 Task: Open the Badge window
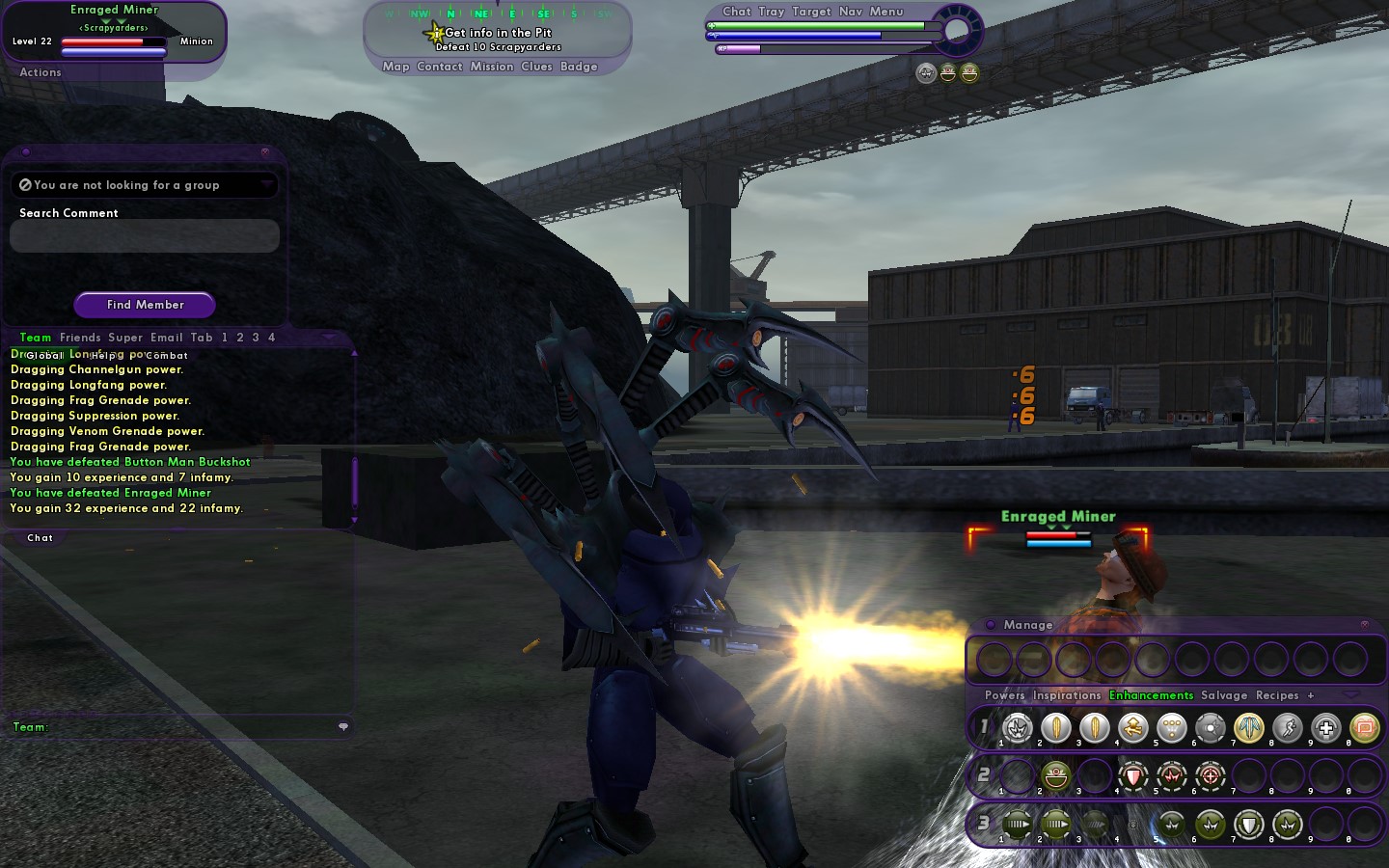(x=579, y=67)
